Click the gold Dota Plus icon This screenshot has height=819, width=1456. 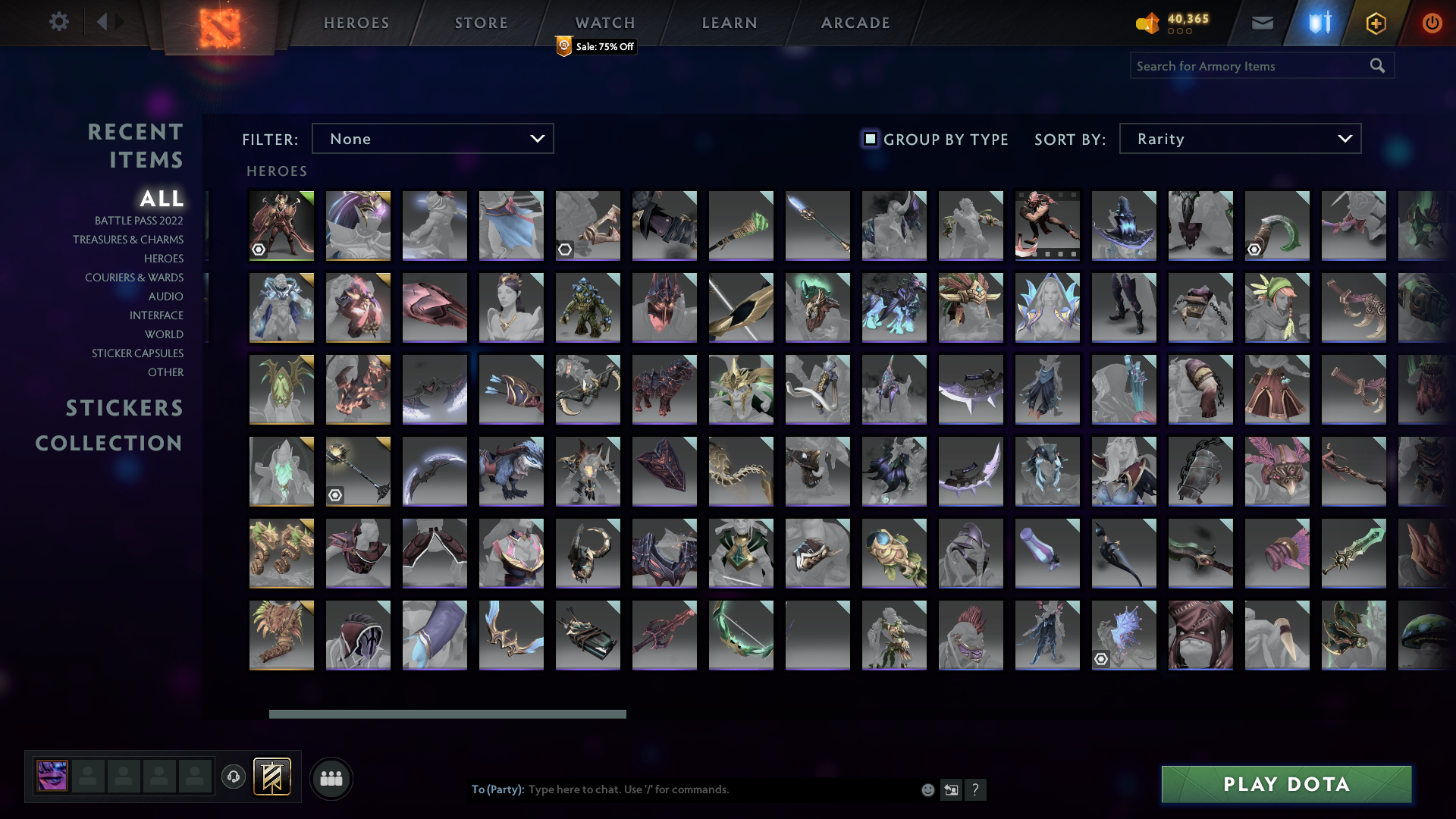tap(1375, 22)
